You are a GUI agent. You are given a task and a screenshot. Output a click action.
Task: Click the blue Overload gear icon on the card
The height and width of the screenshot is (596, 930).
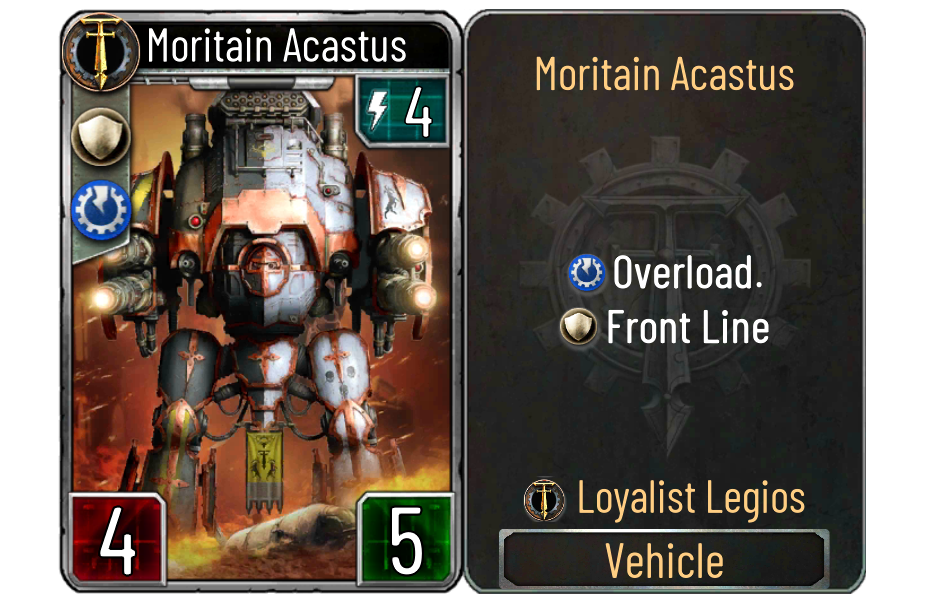tap(98, 207)
